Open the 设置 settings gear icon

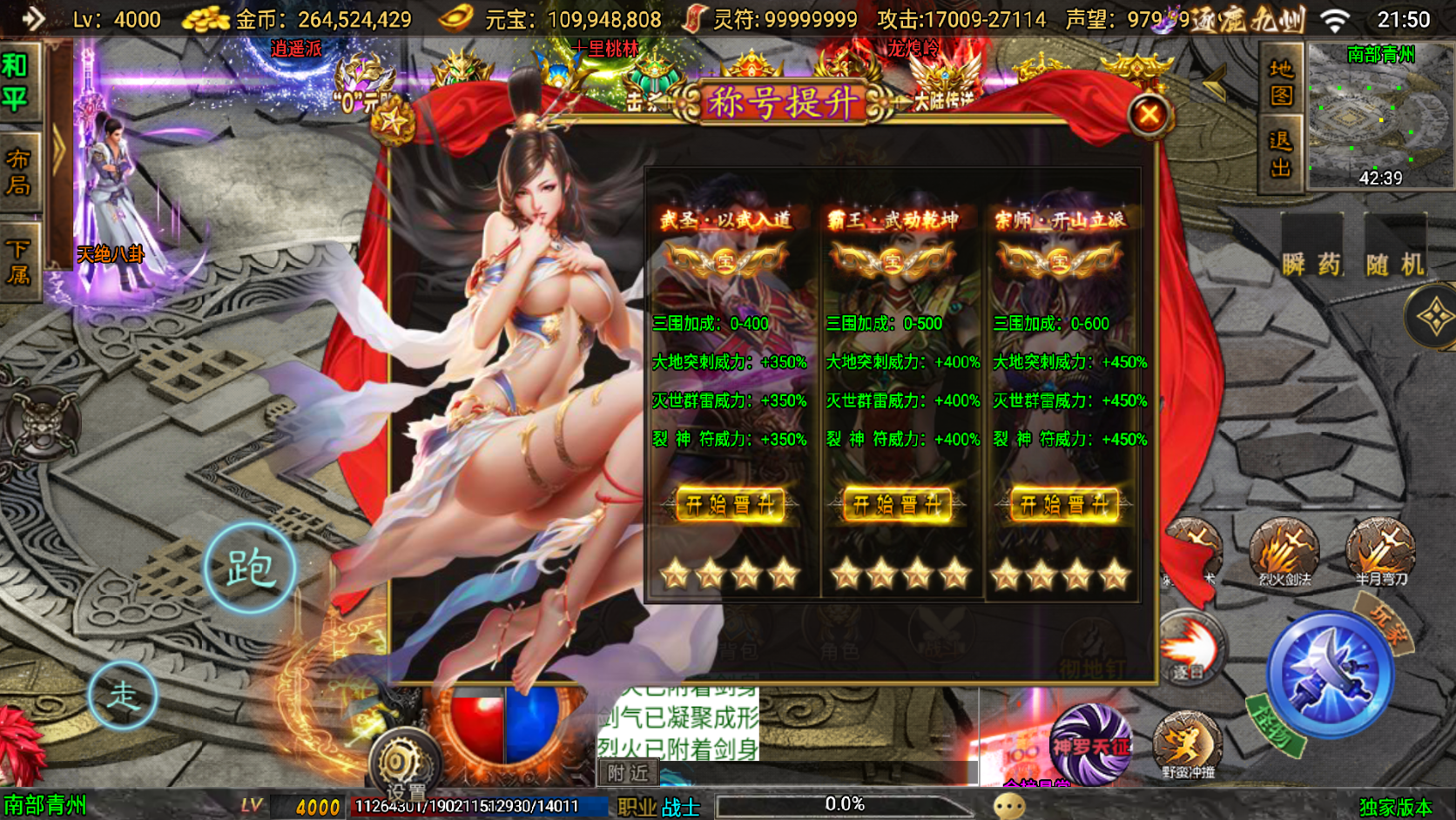tap(405, 758)
